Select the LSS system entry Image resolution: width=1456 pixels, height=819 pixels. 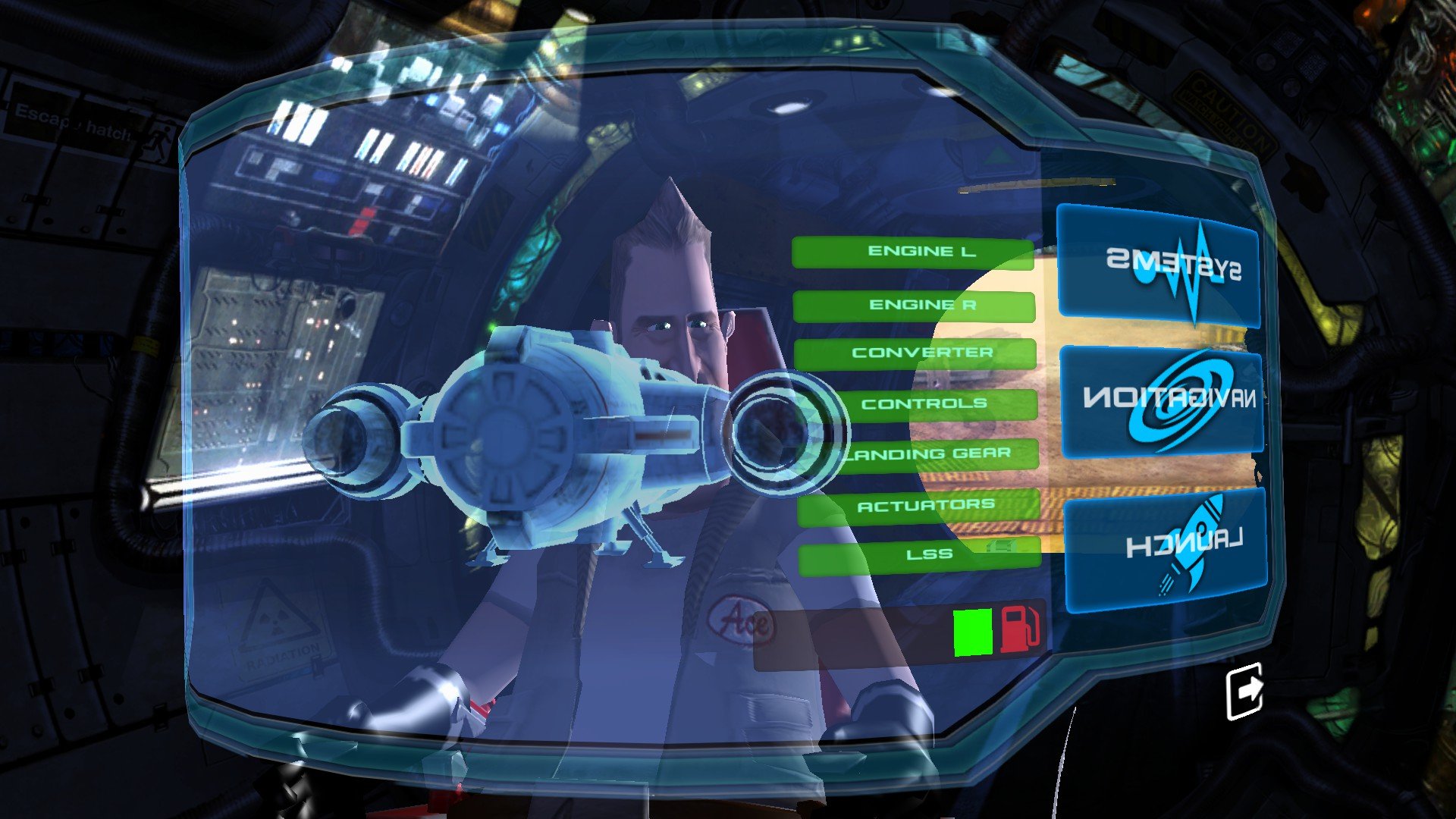(x=921, y=555)
